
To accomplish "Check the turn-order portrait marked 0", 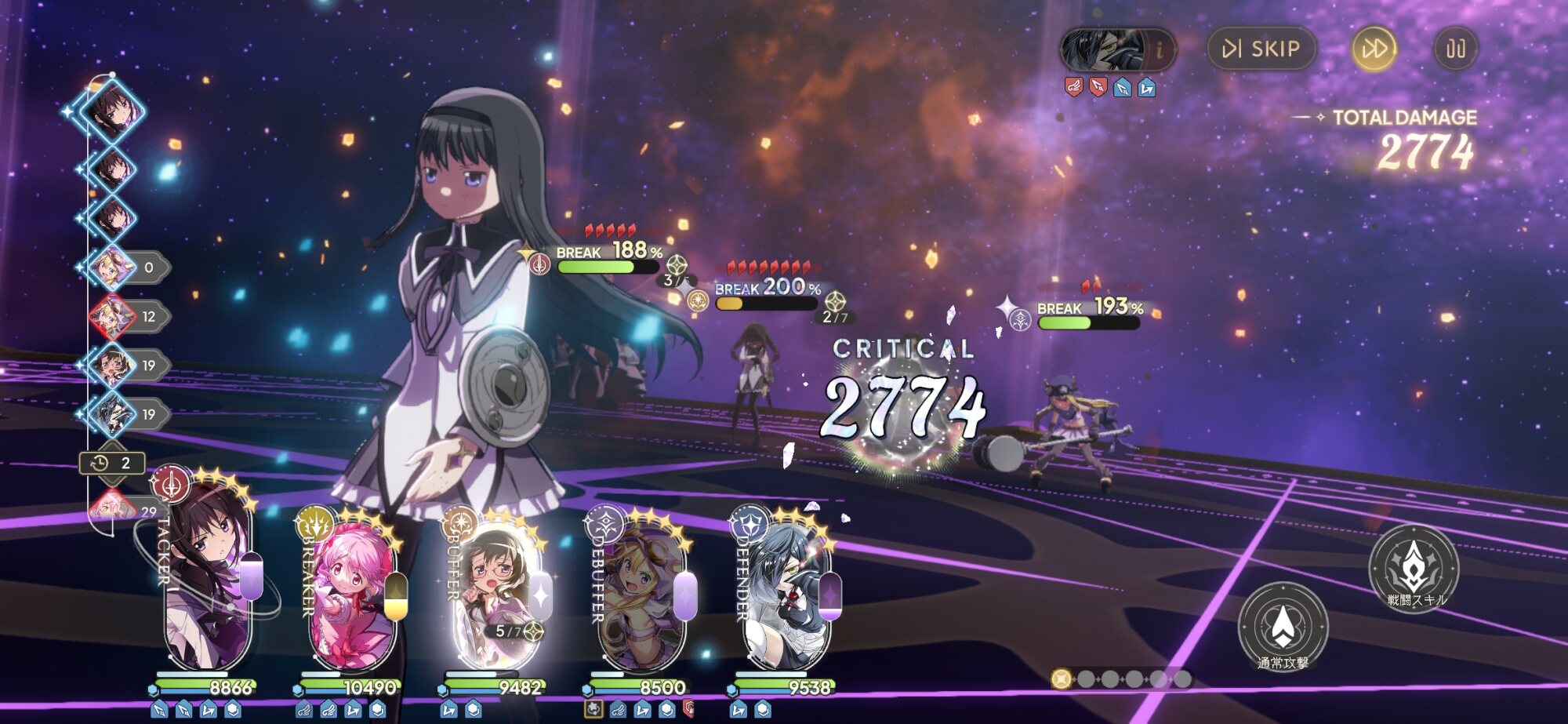I will click(114, 267).
